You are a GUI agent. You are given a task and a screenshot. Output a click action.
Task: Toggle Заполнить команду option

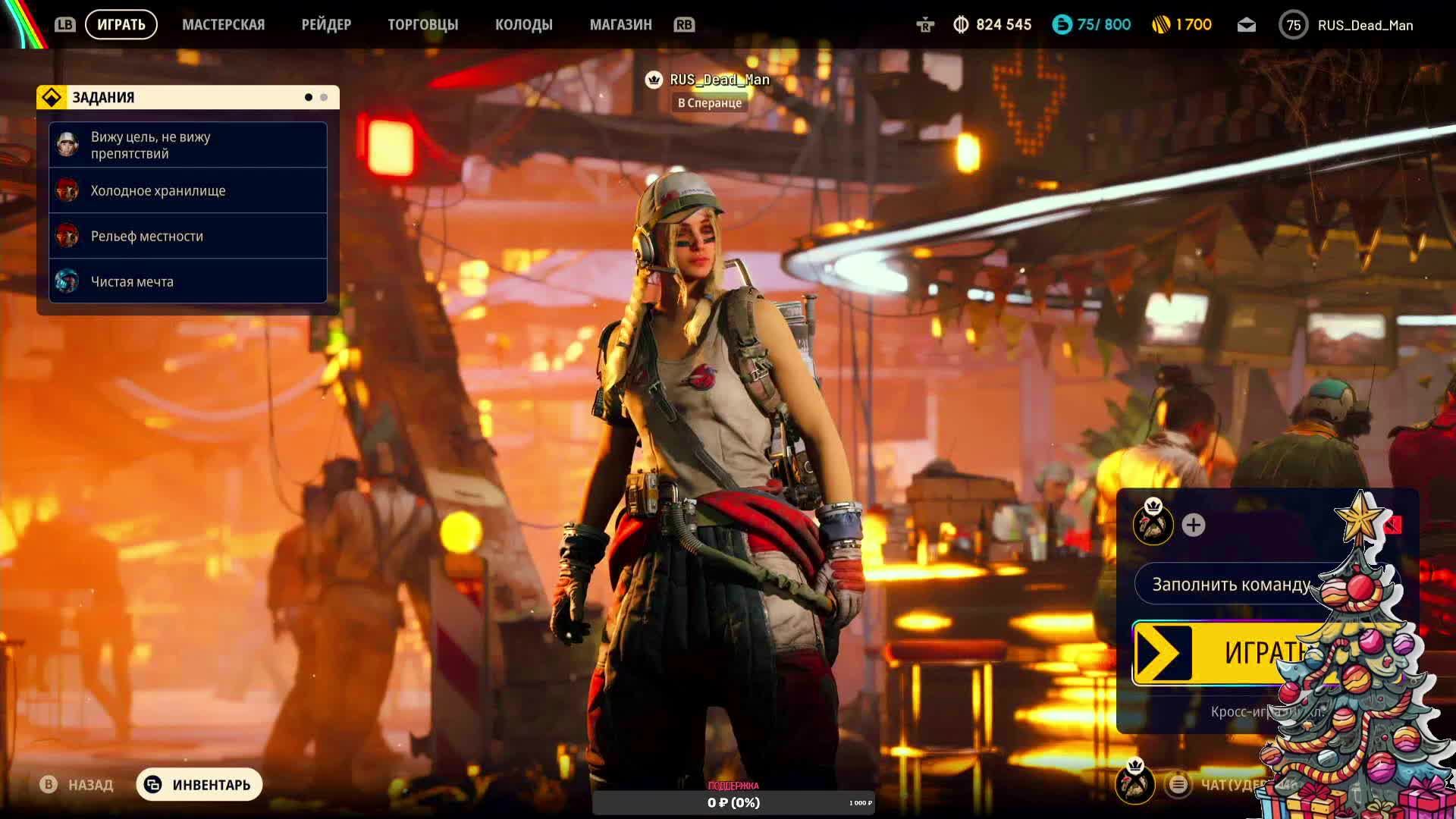pos(1231,585)
